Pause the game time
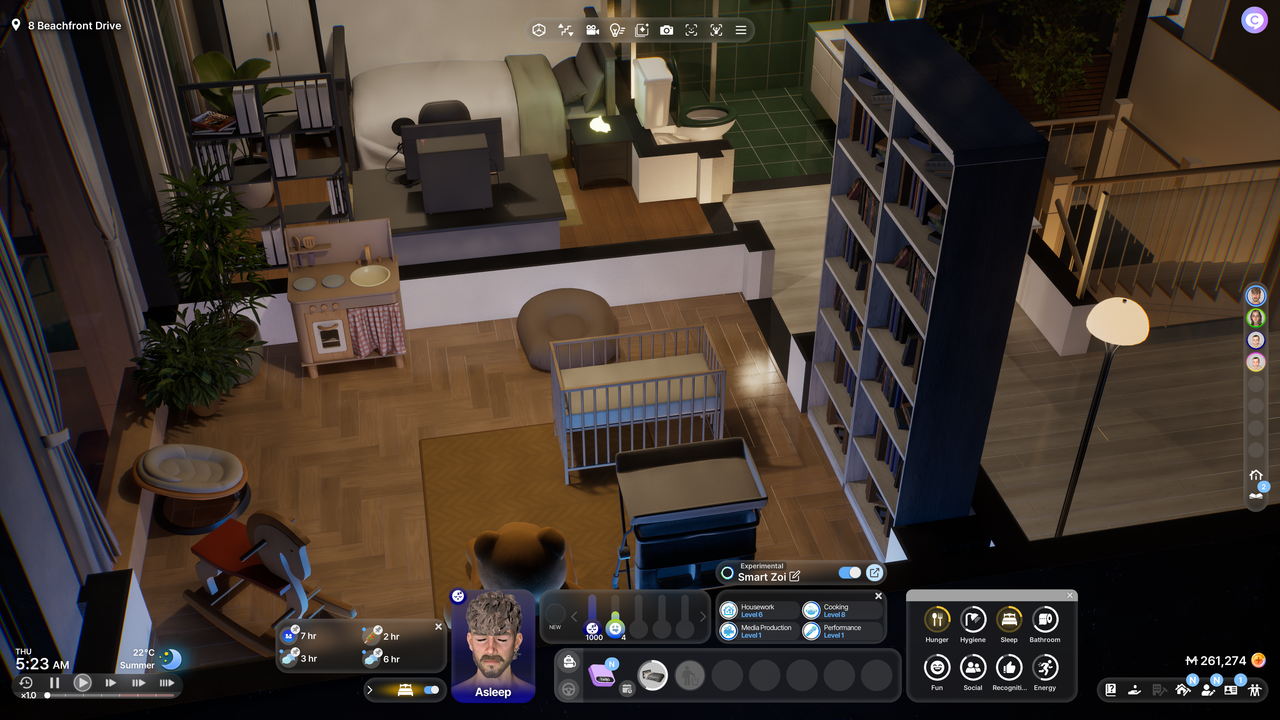The height and width of the screenshot is (720, 1280). 55,683
